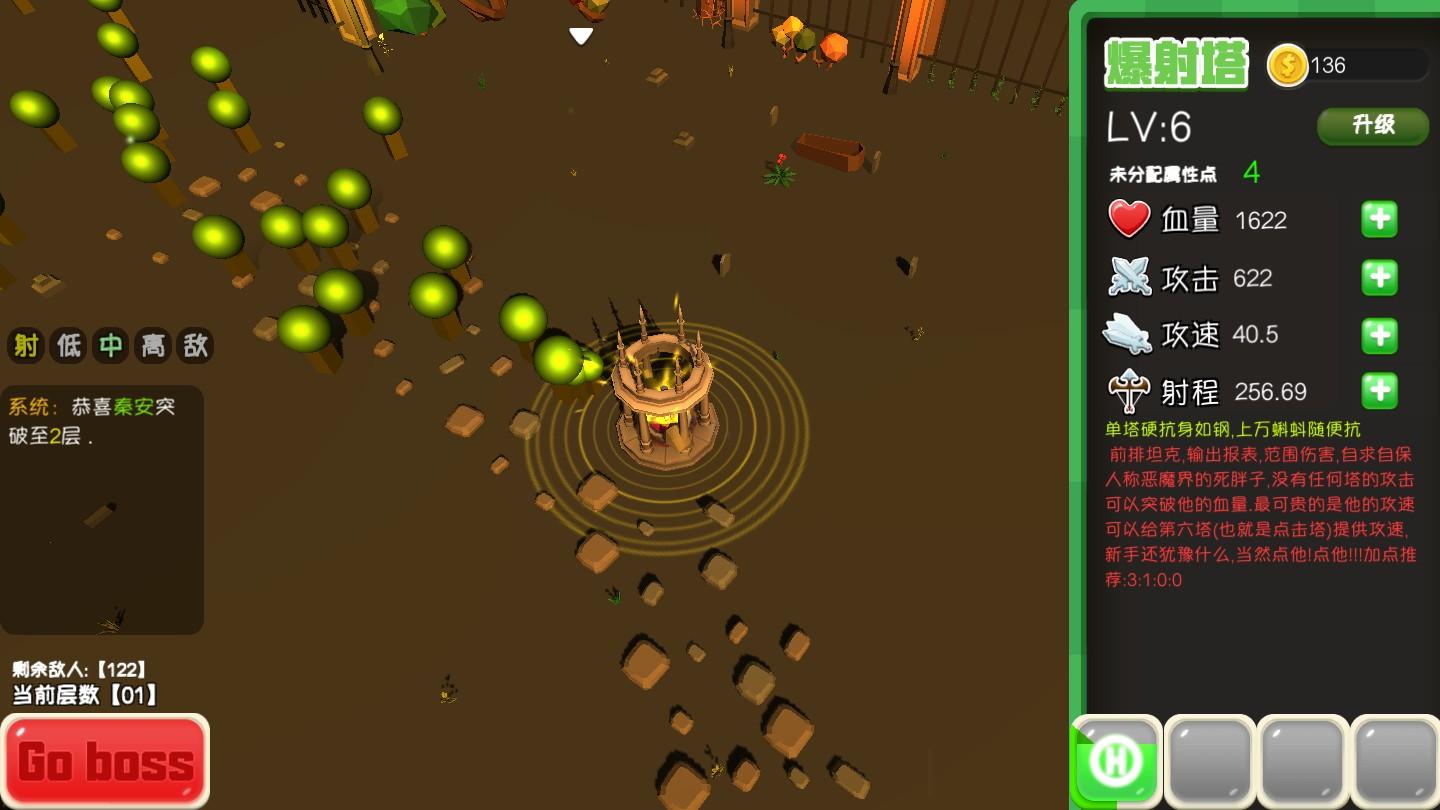Switch to the 高 high setting
Image resolution: width=1440 pixels, height=810 pixels.
click(152, 346)
